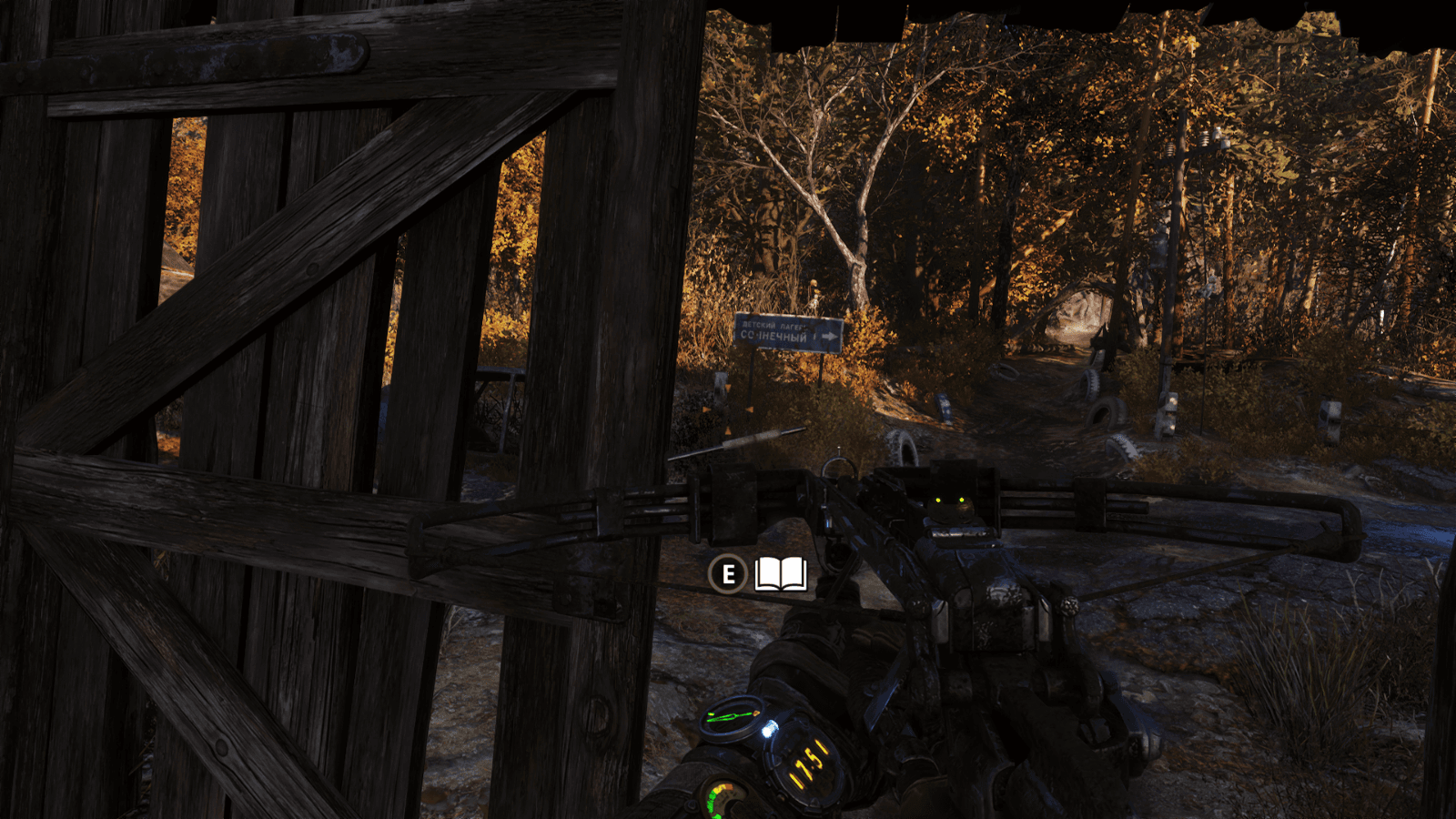Screen dimensions: 1456x819
Task: Click the white arrow on the road sign
Action: pos(829,337)
